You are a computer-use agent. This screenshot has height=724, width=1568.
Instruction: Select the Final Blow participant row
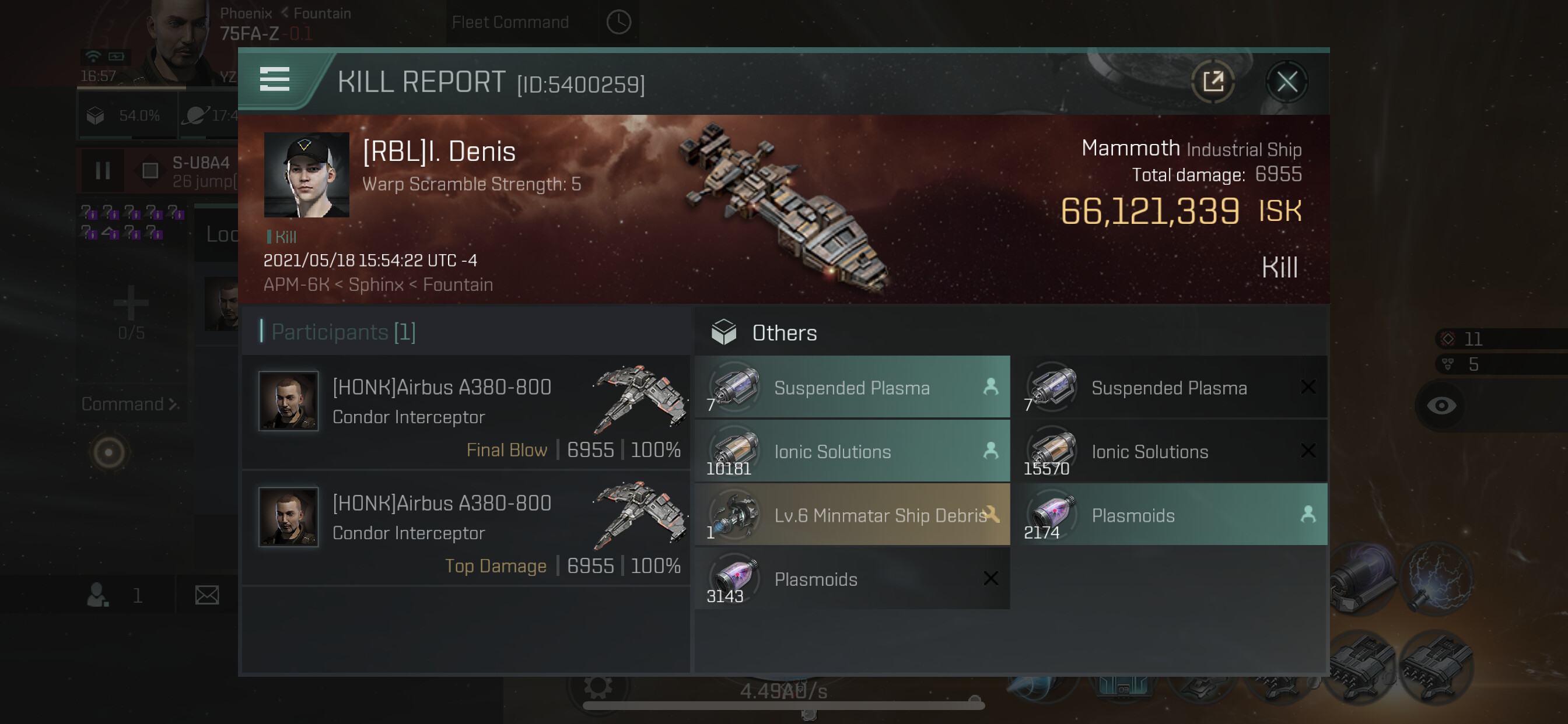pyautogui.click(x=466, y=412)
